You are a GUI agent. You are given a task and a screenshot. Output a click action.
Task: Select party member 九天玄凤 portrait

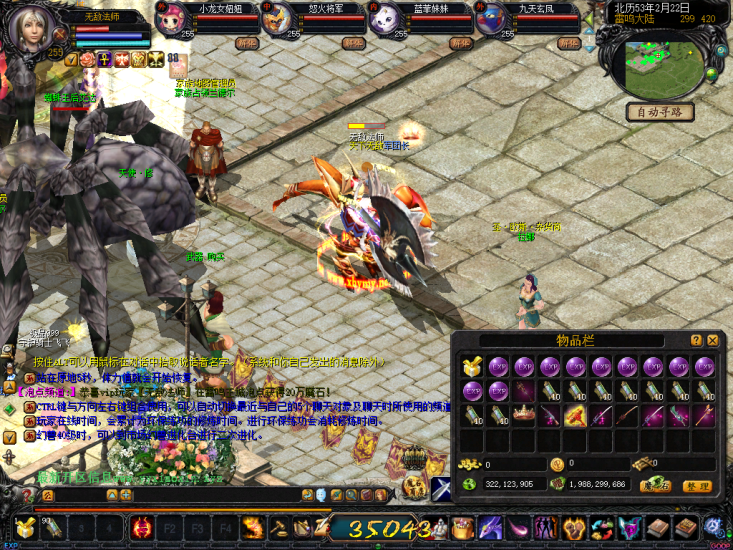[x=491, y=22]
